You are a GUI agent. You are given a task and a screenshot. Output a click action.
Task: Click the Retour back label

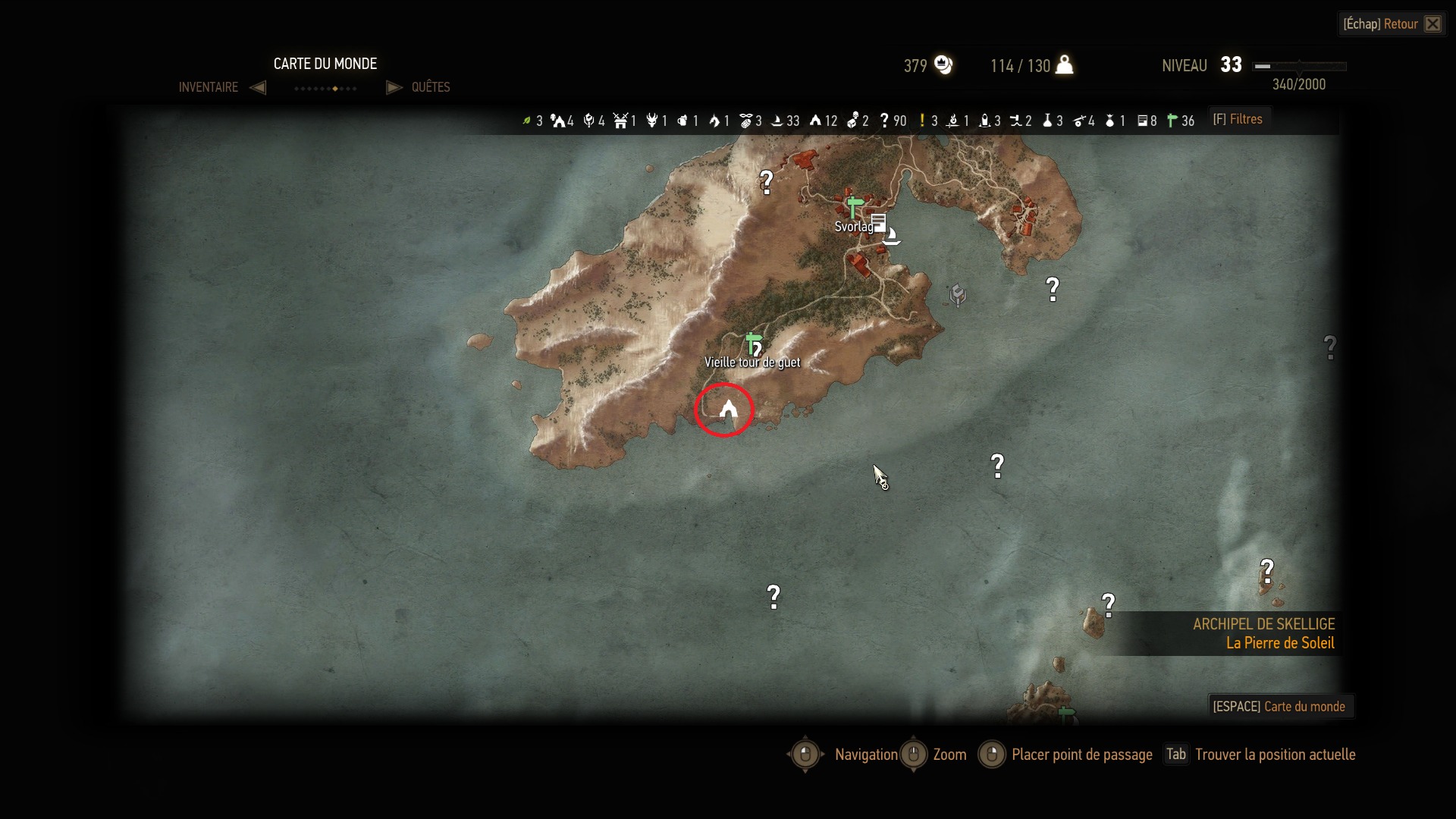pos(1400,24)
